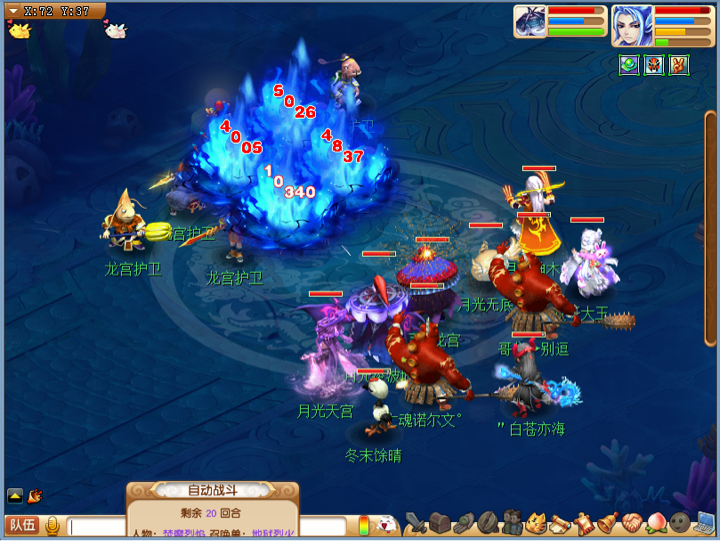Open the orange cat pet icon

[536, 523]
